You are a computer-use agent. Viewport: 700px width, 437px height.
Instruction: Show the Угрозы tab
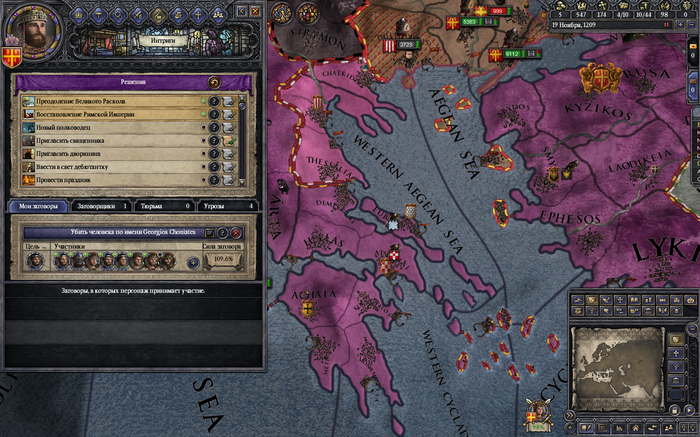tap(226, 205)
